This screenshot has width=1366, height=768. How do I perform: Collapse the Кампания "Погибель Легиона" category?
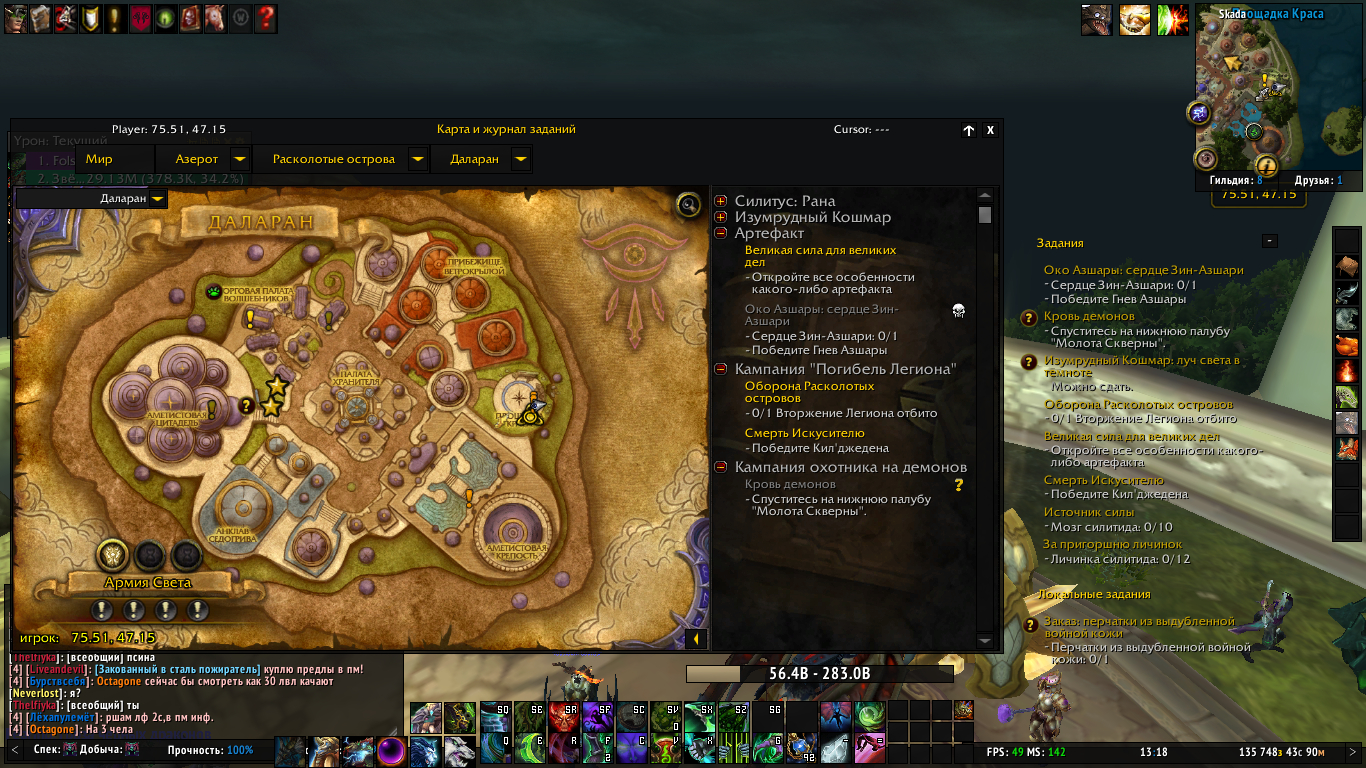[x=721, y=369]
